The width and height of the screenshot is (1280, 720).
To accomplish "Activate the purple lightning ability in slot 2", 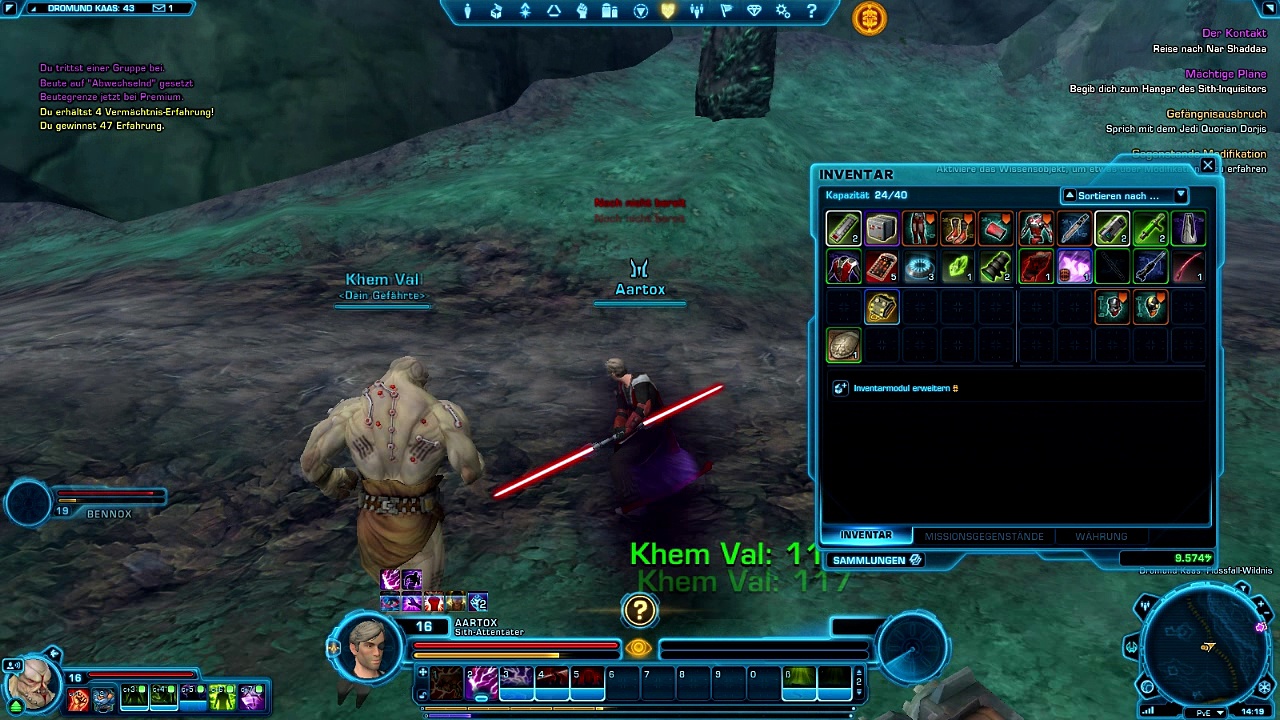I will 481,681.
